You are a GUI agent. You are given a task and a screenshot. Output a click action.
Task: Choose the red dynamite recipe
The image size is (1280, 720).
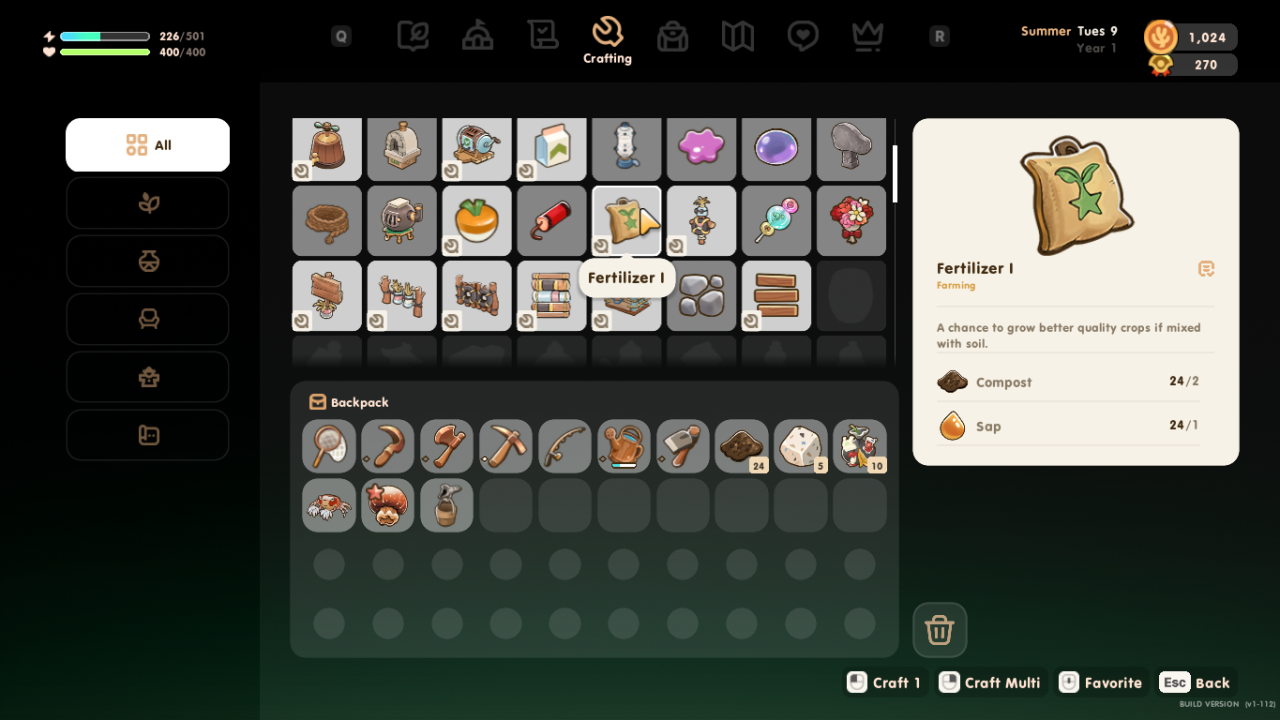pos(552,220)
